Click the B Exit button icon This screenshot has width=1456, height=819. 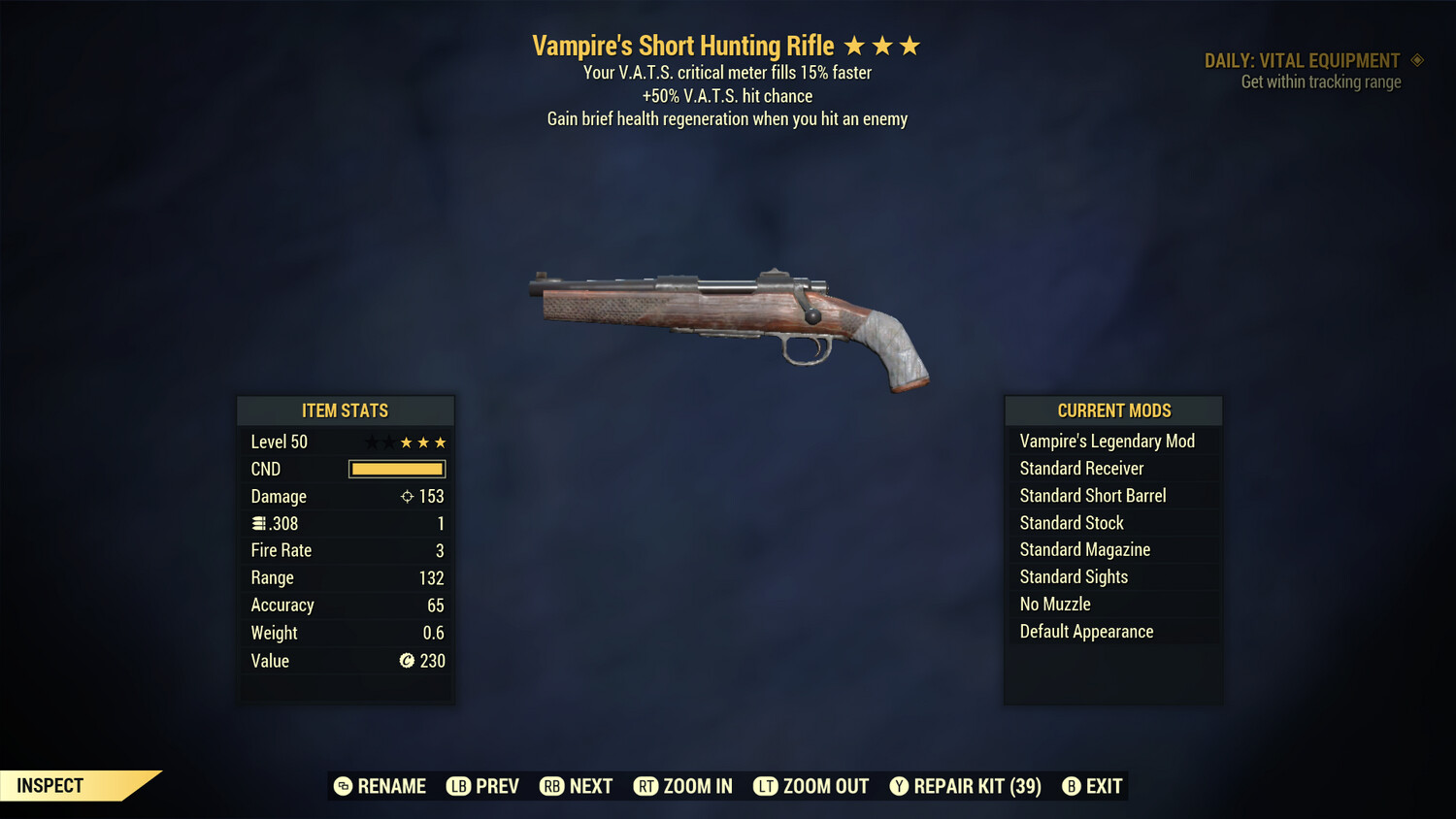point(1072,786)
